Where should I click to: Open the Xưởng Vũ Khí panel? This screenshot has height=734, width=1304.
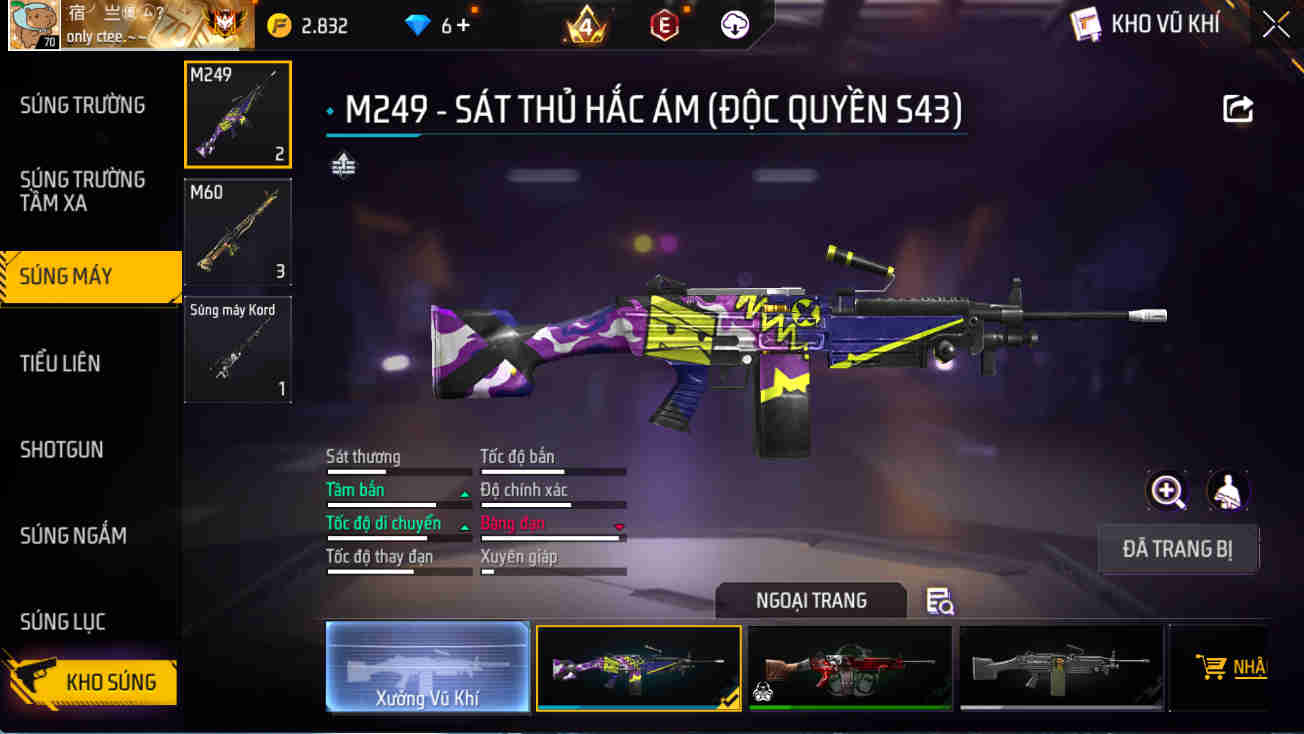pos(428,668)
